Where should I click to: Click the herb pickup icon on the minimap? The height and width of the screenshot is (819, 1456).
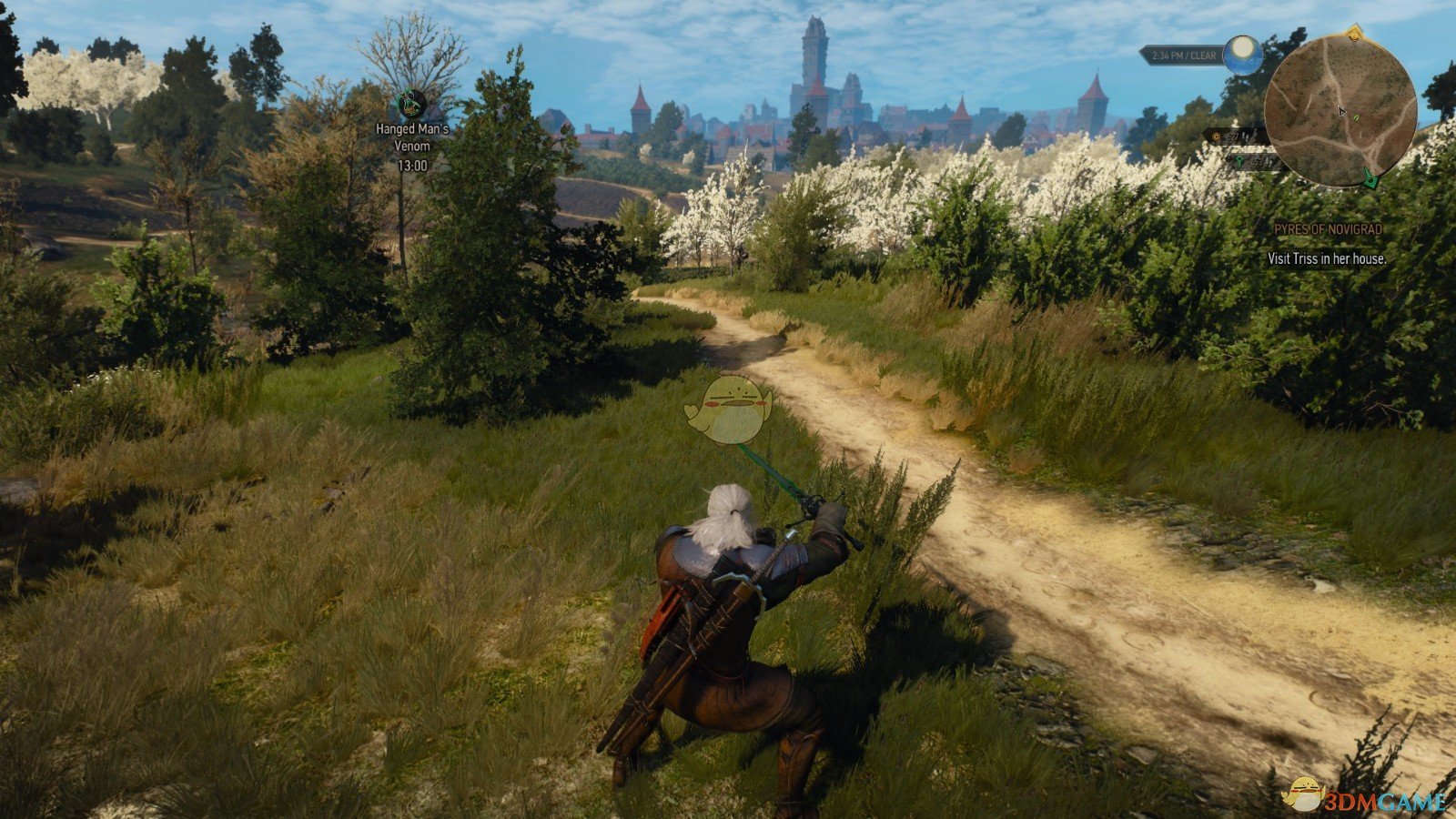pos(1355,117)
